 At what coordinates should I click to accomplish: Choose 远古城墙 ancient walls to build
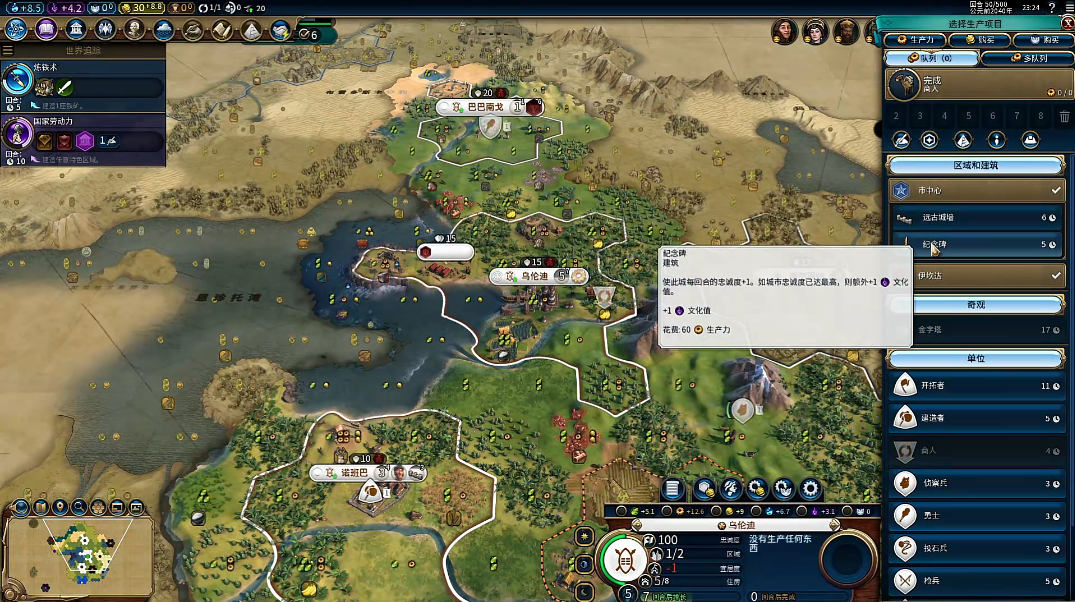click(x=974, y=217)
